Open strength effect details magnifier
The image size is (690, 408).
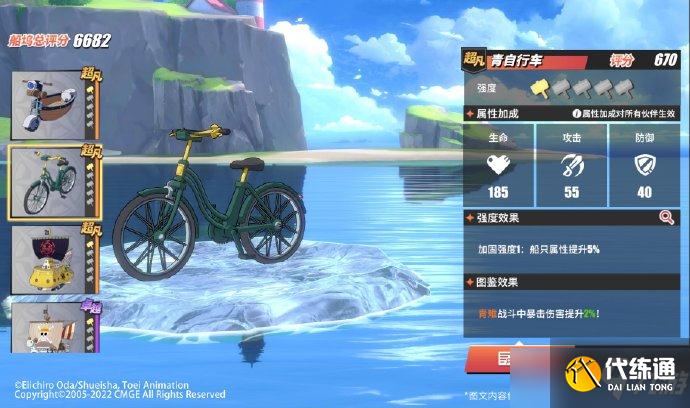(x=666, y=217)
